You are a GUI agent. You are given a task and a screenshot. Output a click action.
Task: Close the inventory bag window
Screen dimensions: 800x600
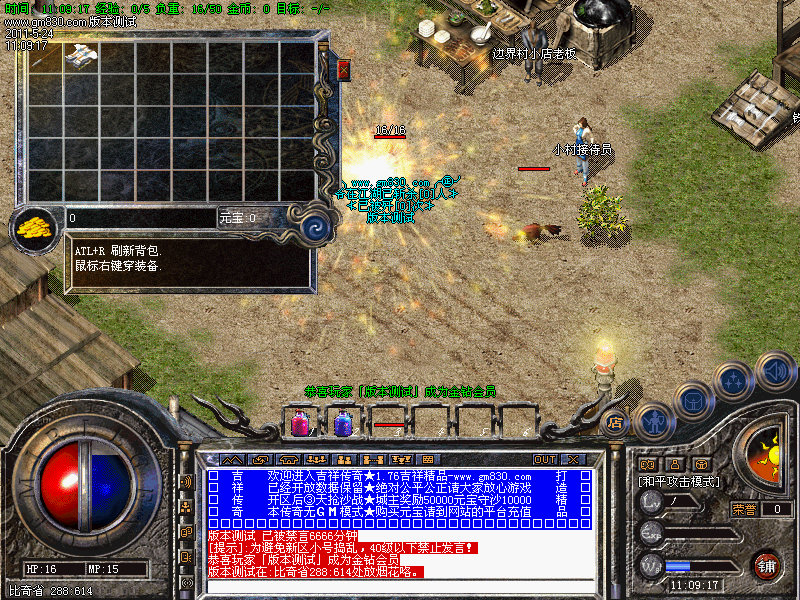[x=344, y=70]
